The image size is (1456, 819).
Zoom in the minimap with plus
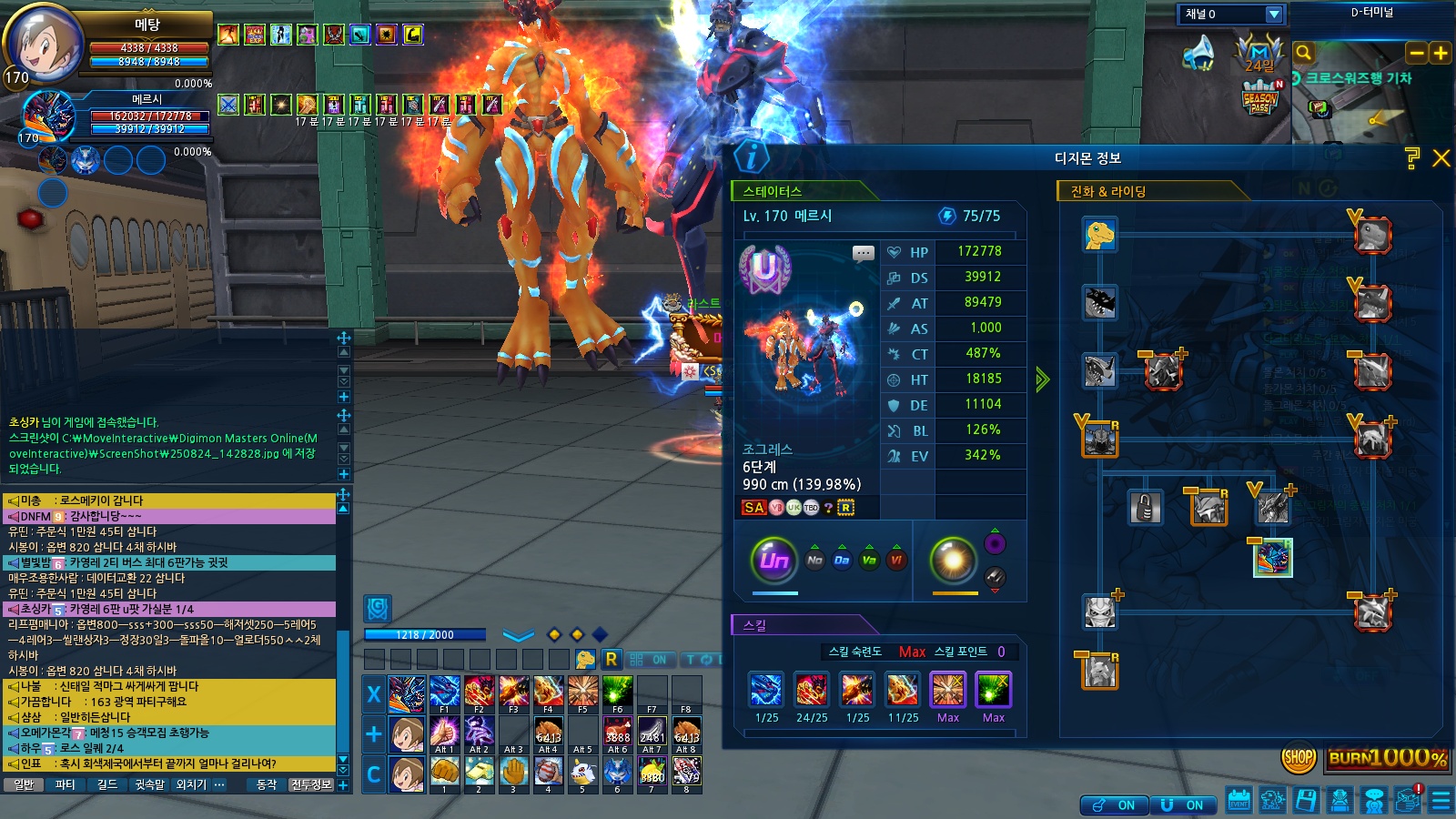pos(1441,53)
